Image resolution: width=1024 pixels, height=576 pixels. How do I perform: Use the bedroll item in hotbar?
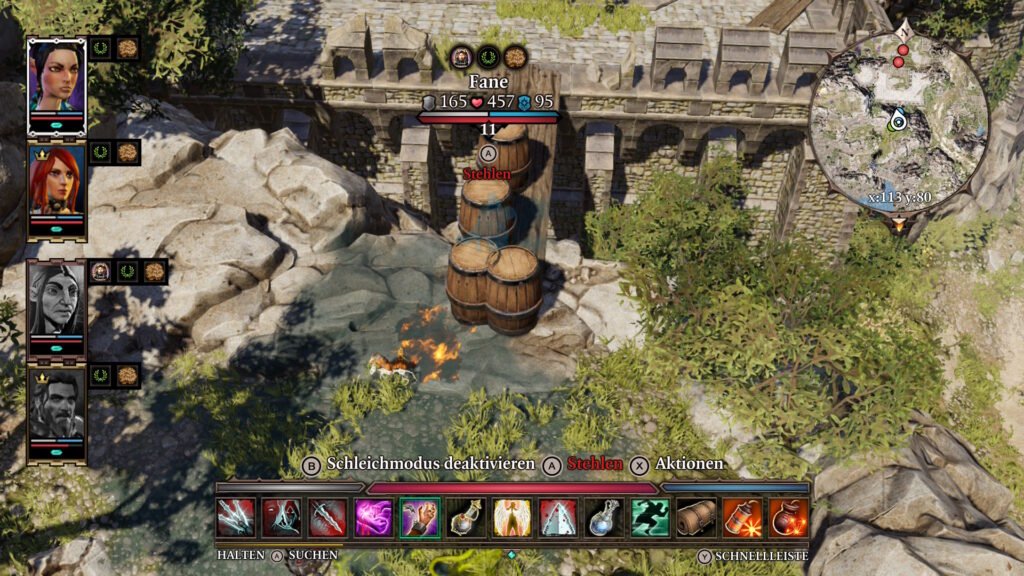(x=696, y=518)
